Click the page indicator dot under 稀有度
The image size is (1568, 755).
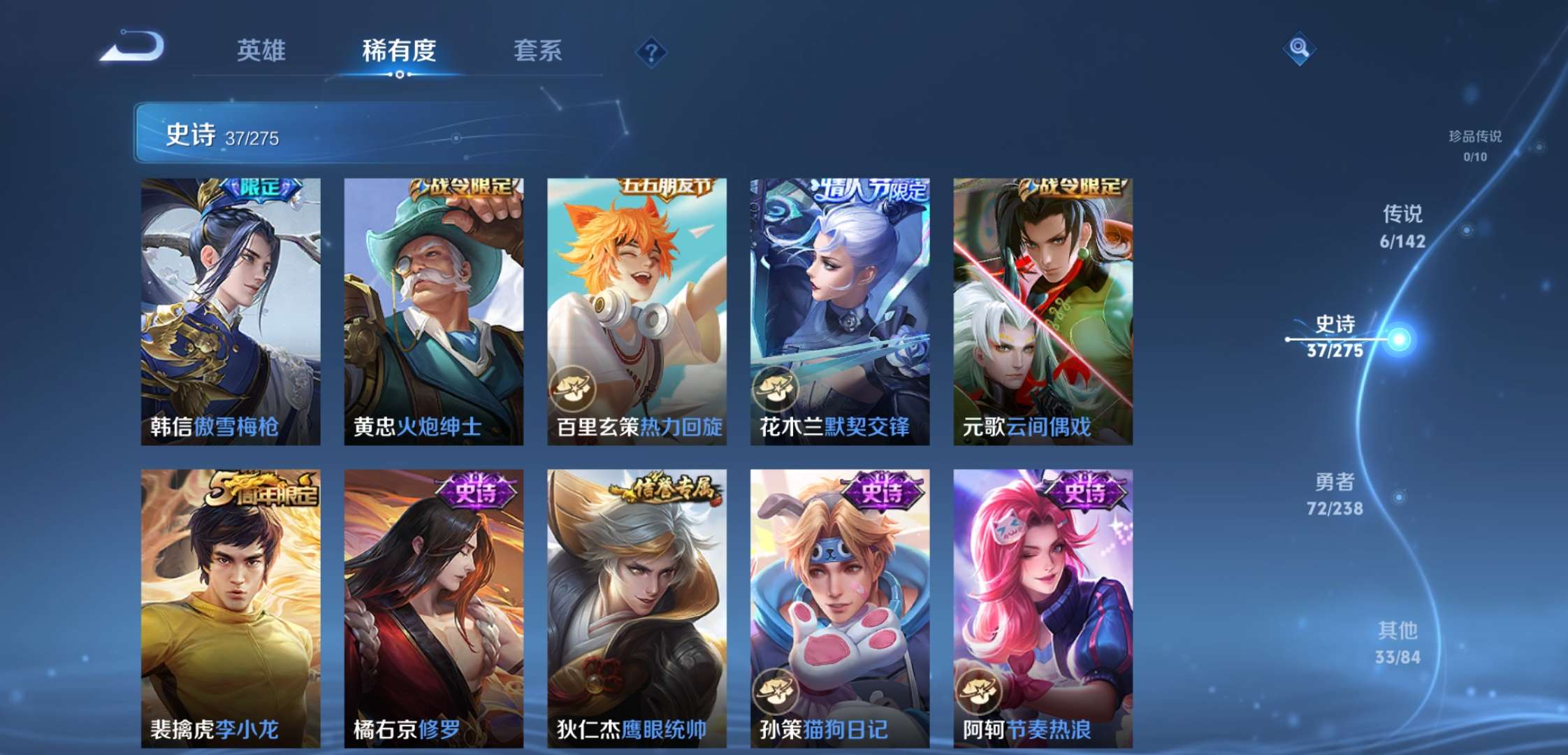[399, 73]
